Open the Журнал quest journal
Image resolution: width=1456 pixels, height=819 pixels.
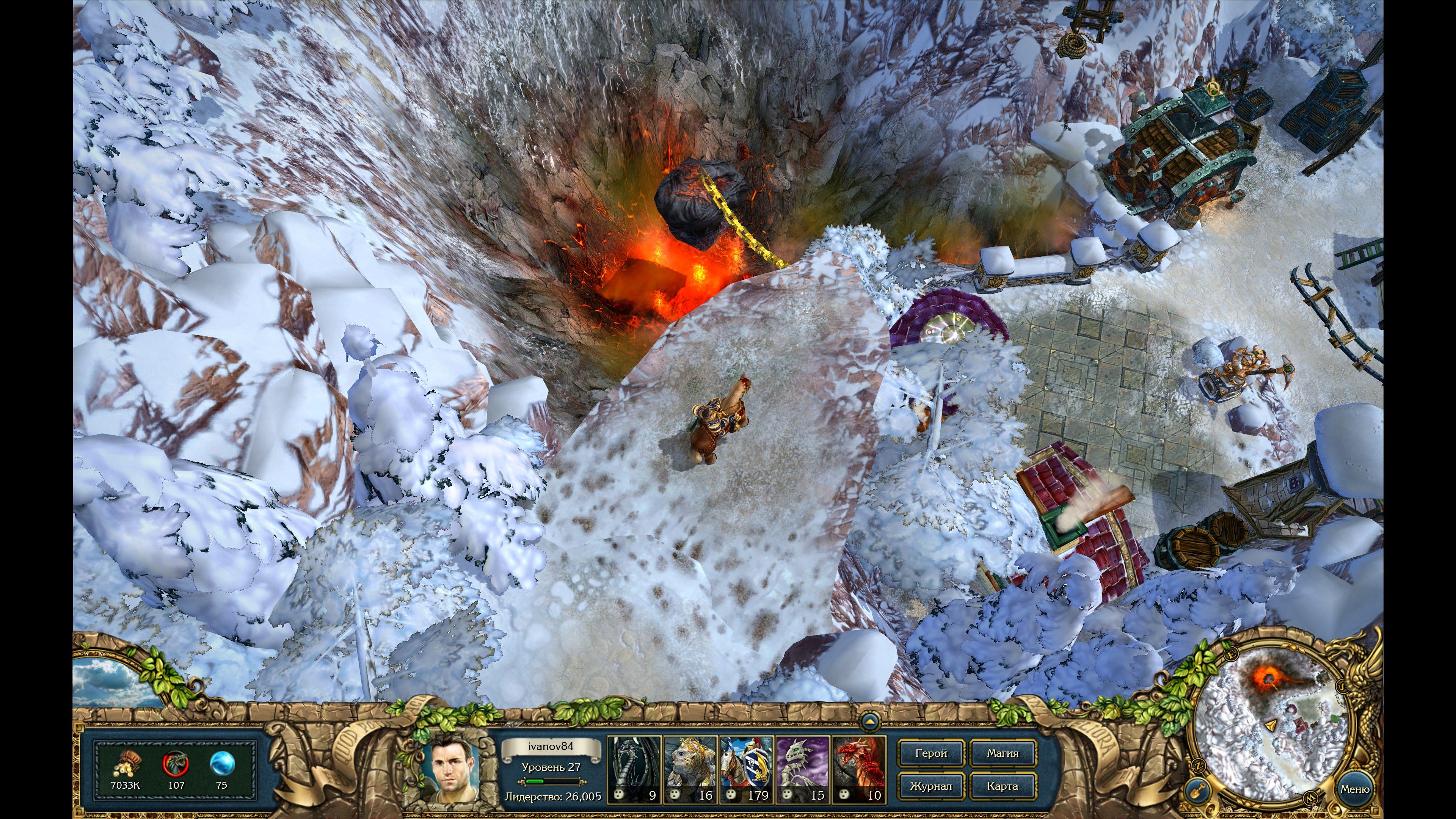point(930,786)
